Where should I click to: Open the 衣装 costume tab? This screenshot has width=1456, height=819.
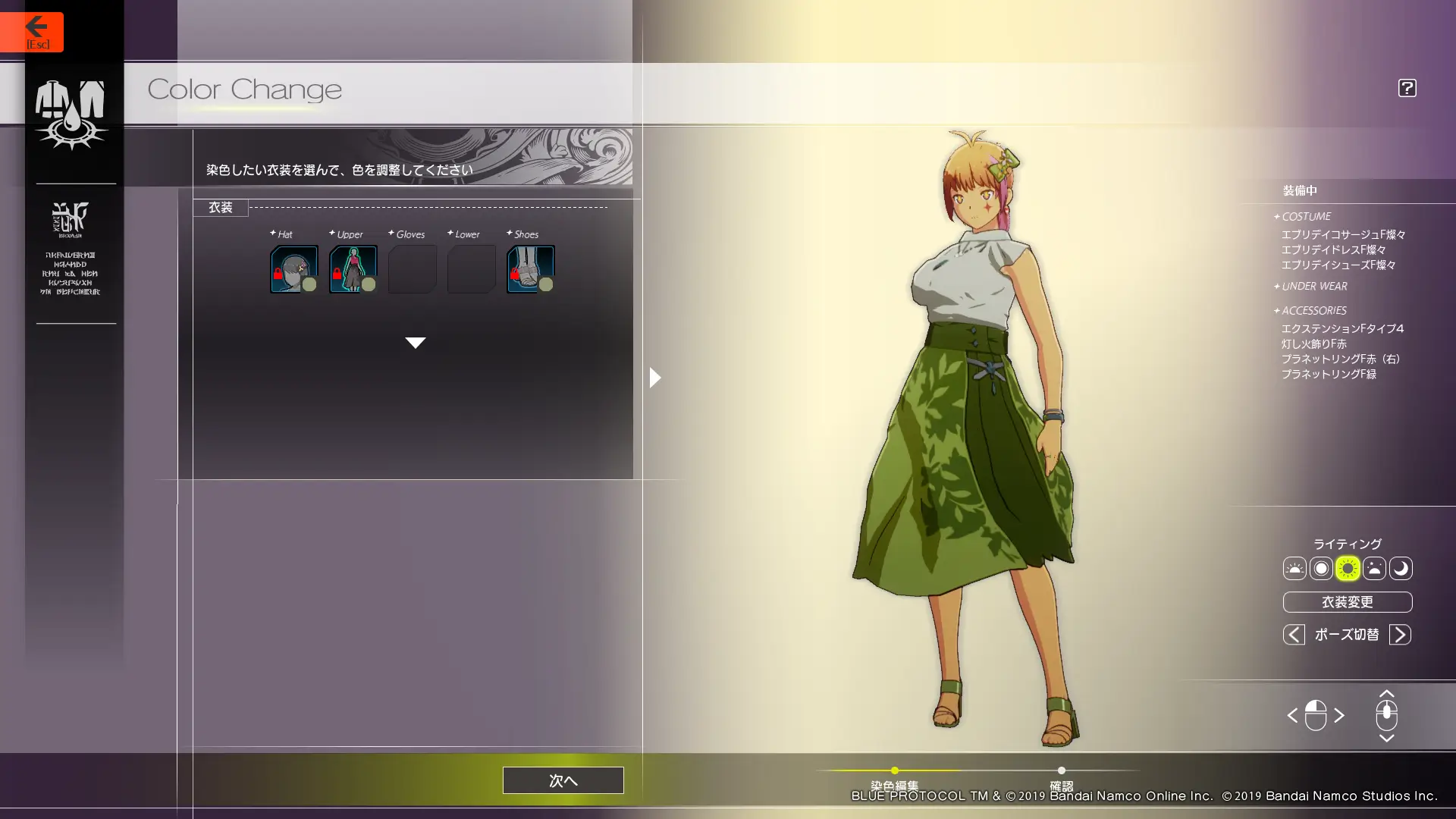point(221,208)
